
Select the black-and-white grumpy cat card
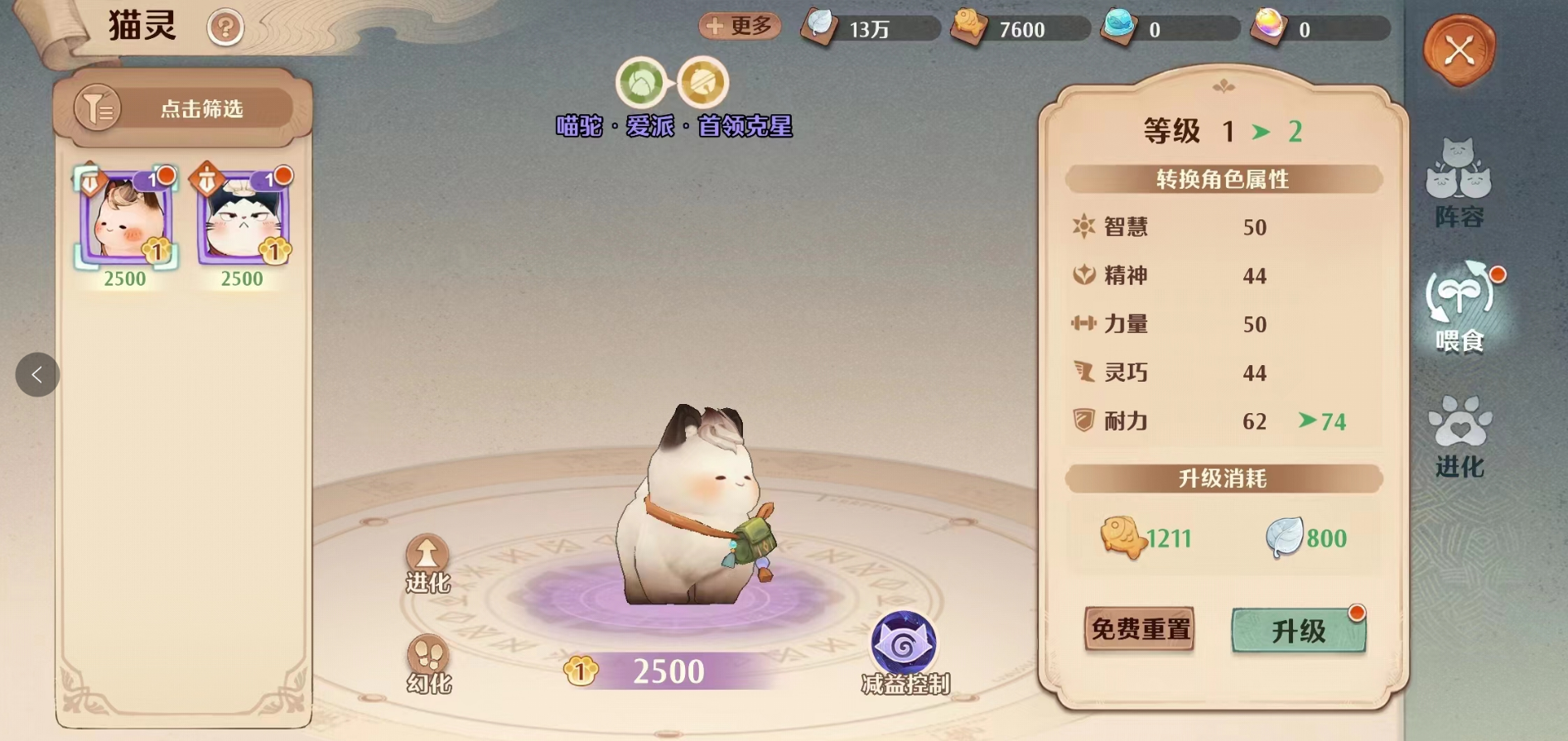(x=242, y=219)
